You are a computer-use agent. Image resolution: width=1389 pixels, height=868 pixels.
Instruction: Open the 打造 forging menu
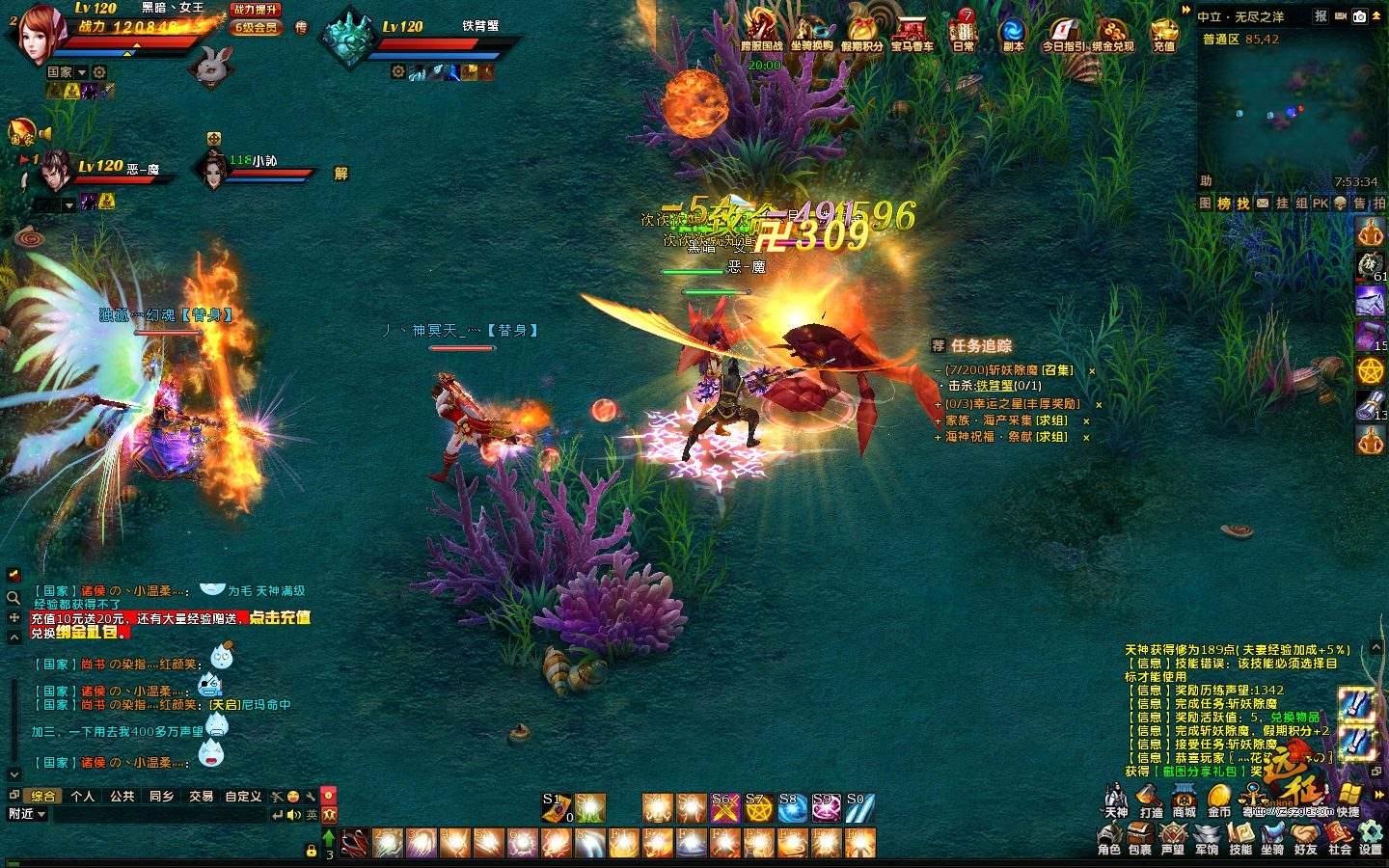(1150, 800)
